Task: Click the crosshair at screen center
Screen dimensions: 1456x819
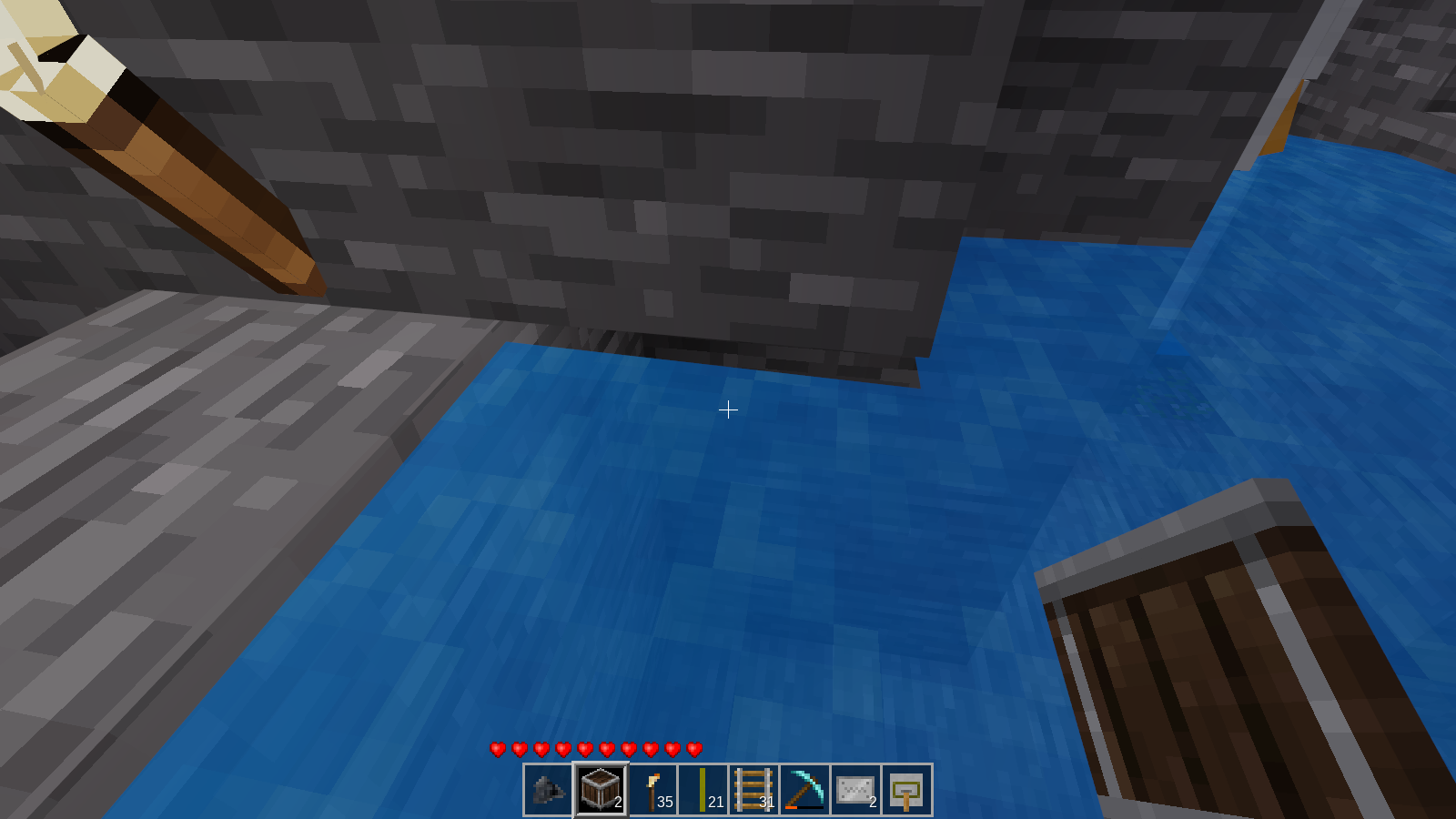Action: pos(728,410)
